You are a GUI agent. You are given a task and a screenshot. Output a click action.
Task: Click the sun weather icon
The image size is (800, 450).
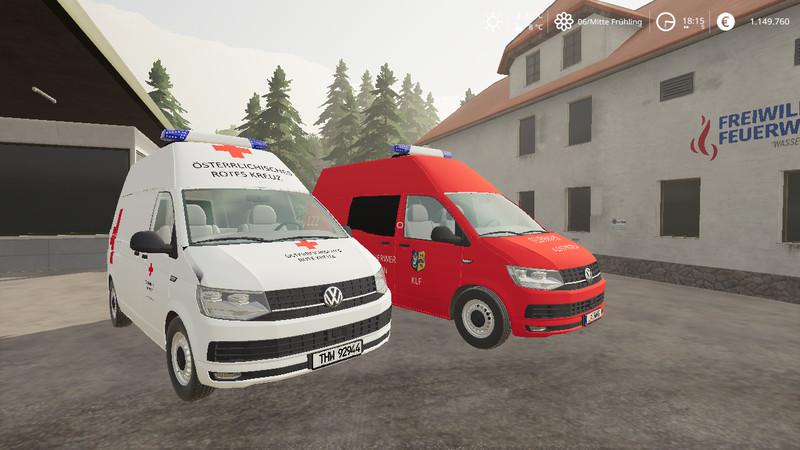[492, 21]
